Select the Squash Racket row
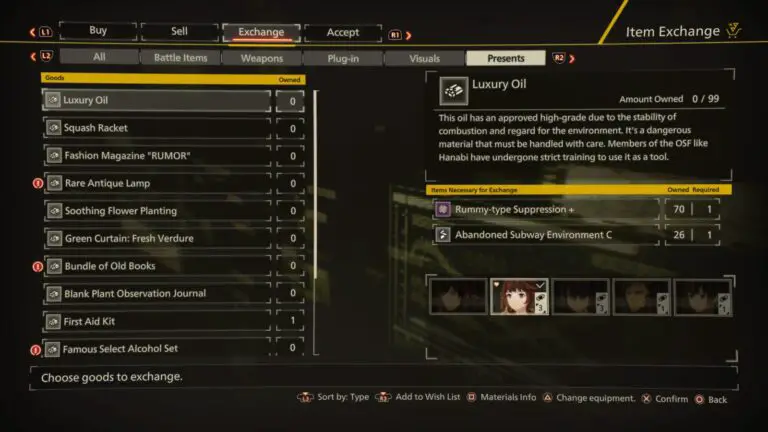Image resolution: width=768 pixels, height=432 pixels. [x=157, y=128]
